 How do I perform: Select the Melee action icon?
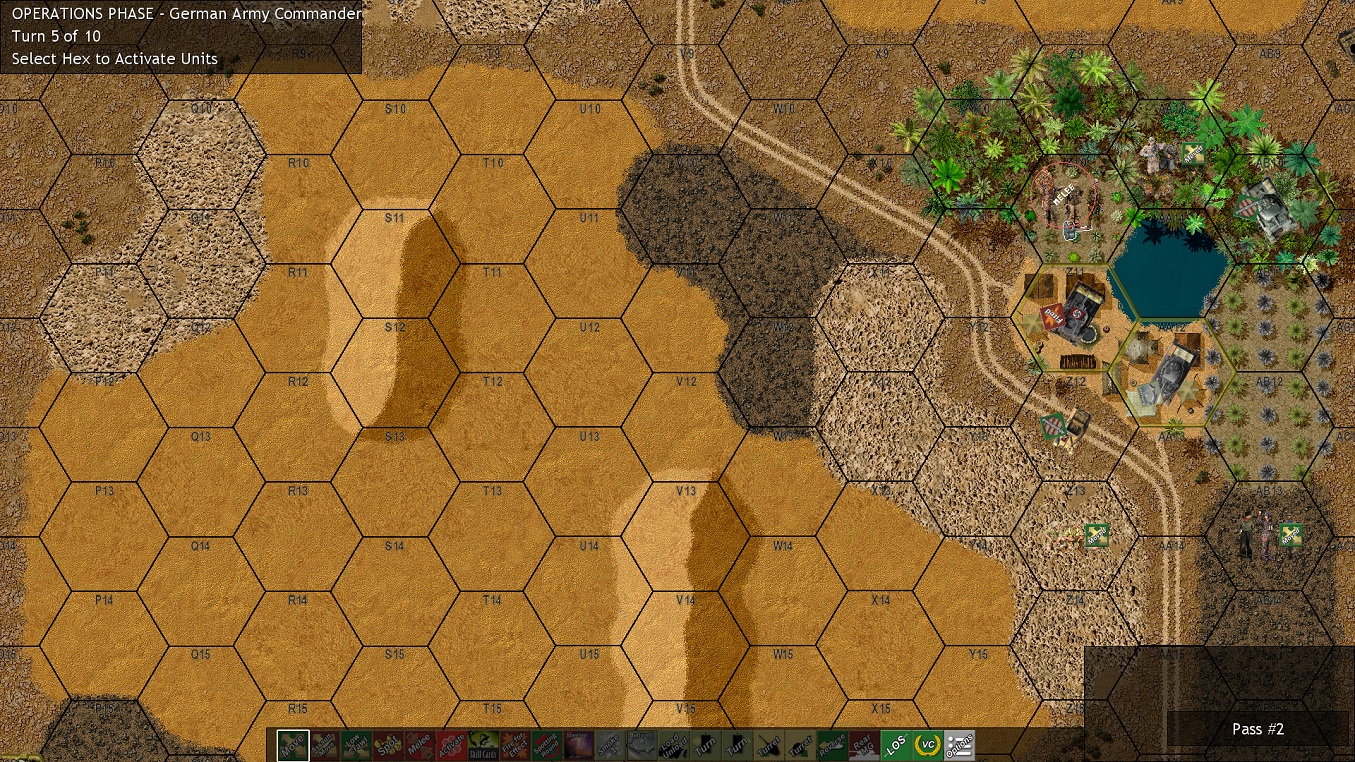(x=420, y=745)
